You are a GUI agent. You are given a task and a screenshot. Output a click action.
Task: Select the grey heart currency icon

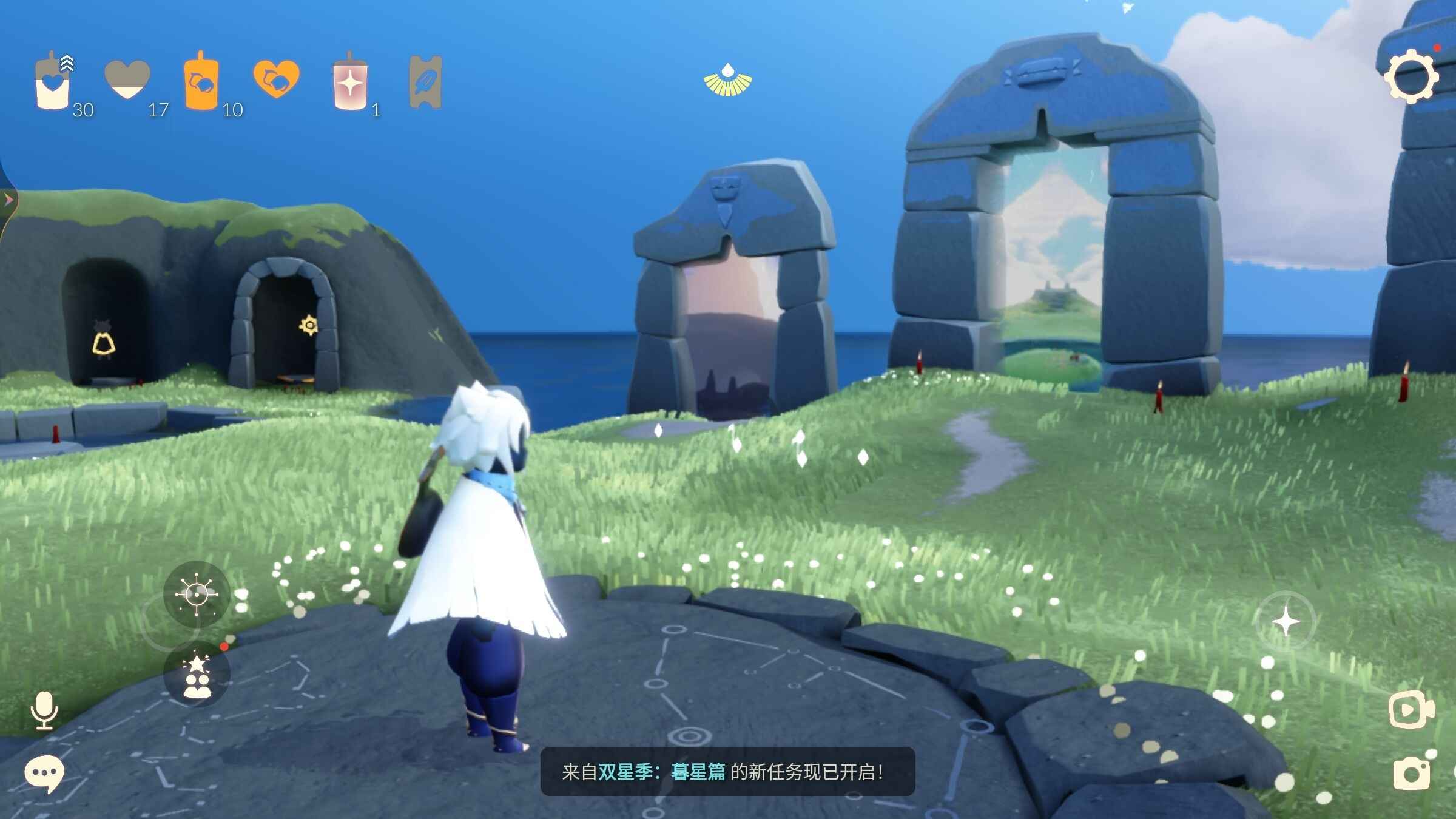127,79
